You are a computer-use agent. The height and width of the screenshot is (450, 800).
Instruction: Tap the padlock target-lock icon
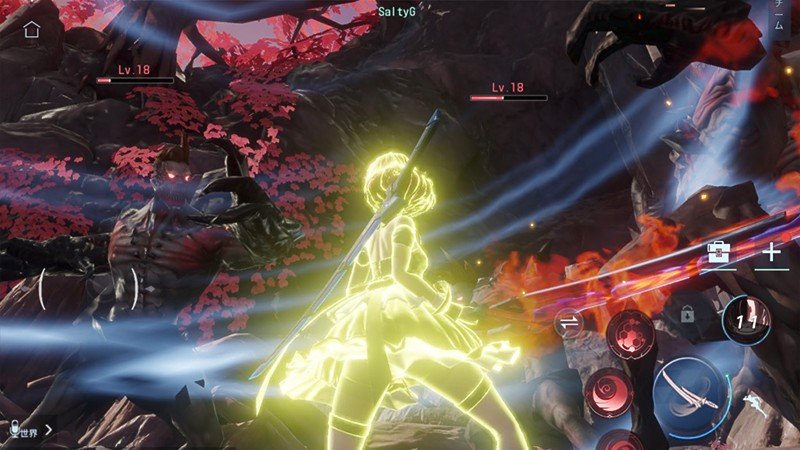(x=688, y=314)
